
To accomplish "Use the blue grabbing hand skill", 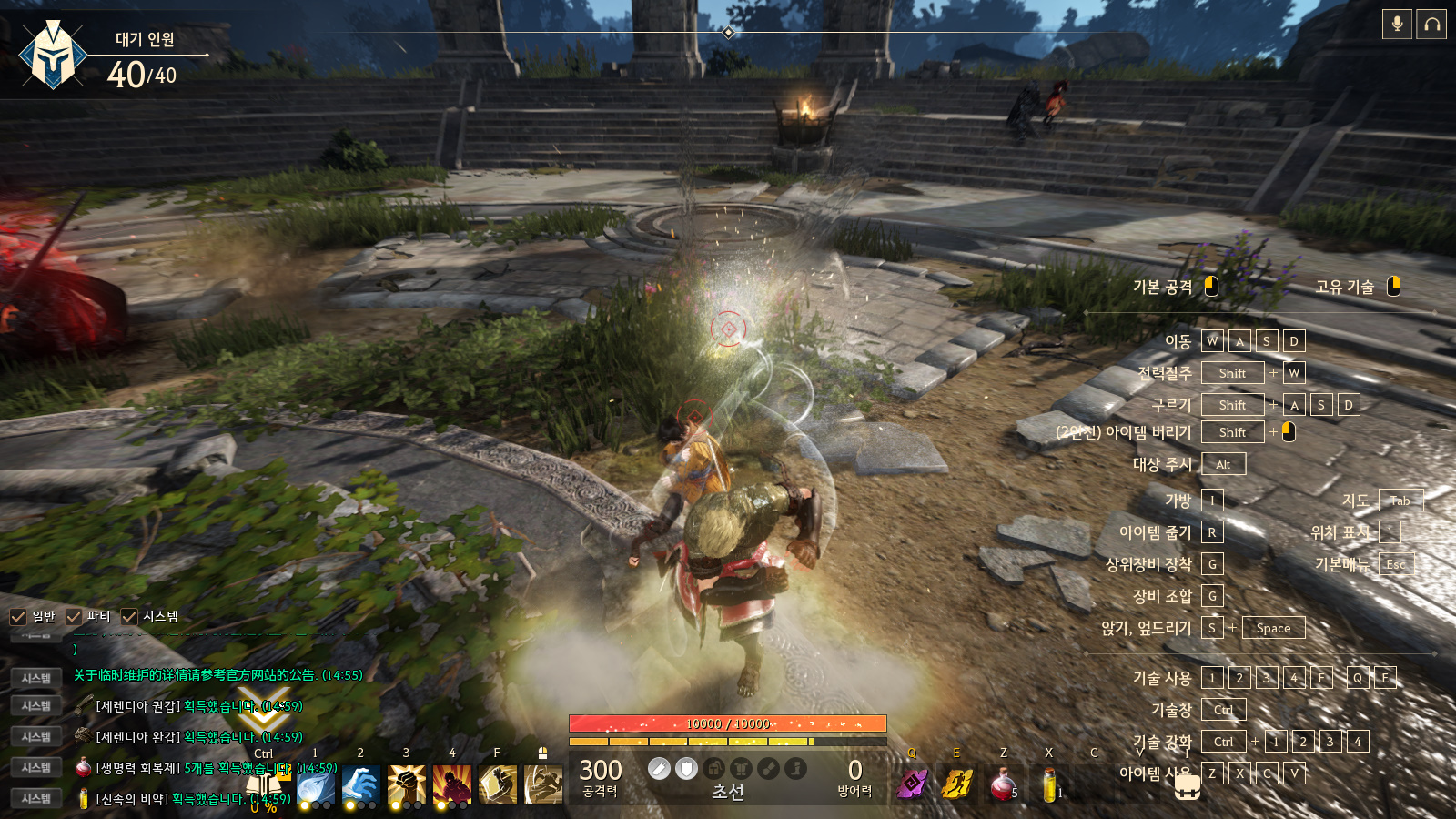I will coord(361,784).
